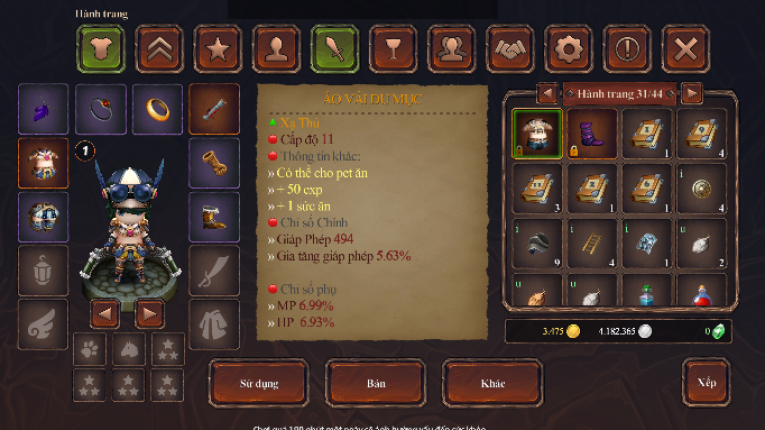Open the handshake trade tab
765x430 pixels.
tap(511, 48)
